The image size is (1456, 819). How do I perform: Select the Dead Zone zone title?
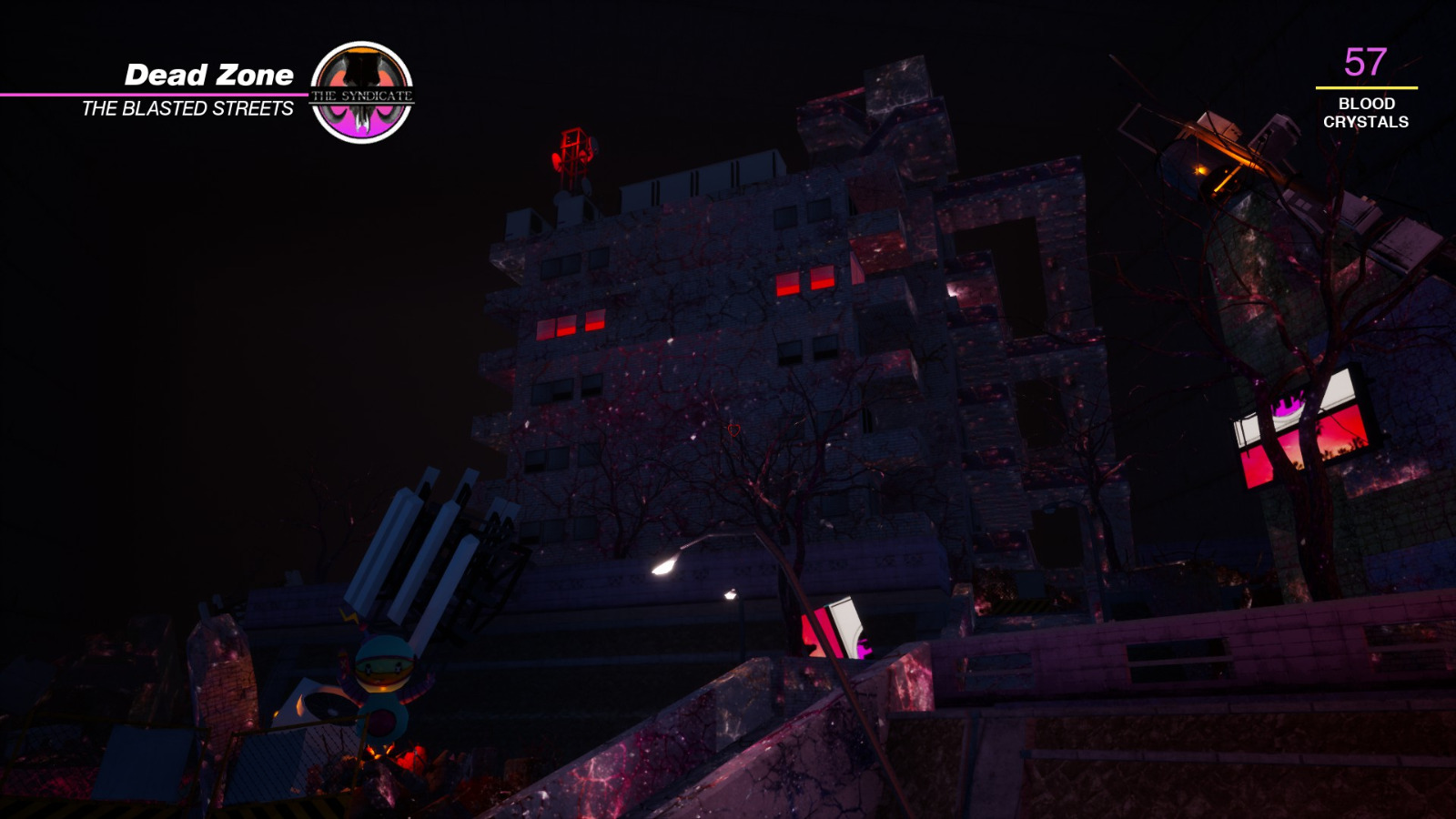pos(211,75)
